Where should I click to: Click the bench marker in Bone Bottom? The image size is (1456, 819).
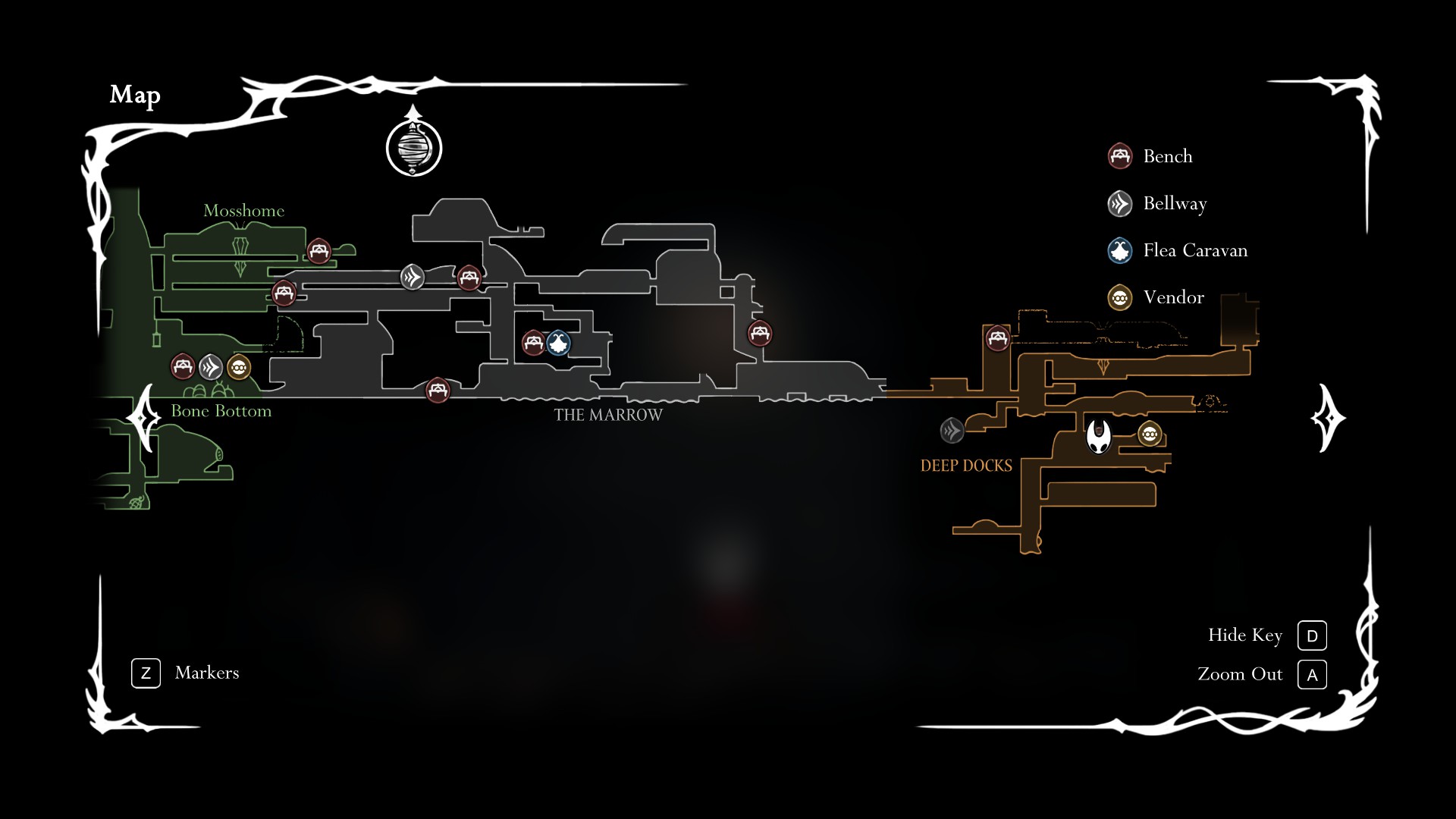183,367
